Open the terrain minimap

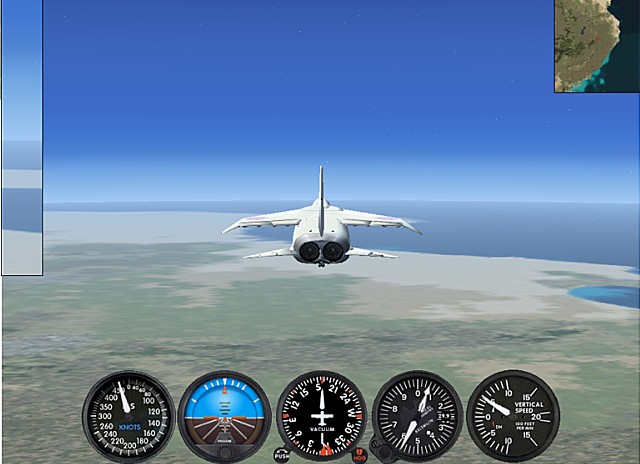(597, 46)
